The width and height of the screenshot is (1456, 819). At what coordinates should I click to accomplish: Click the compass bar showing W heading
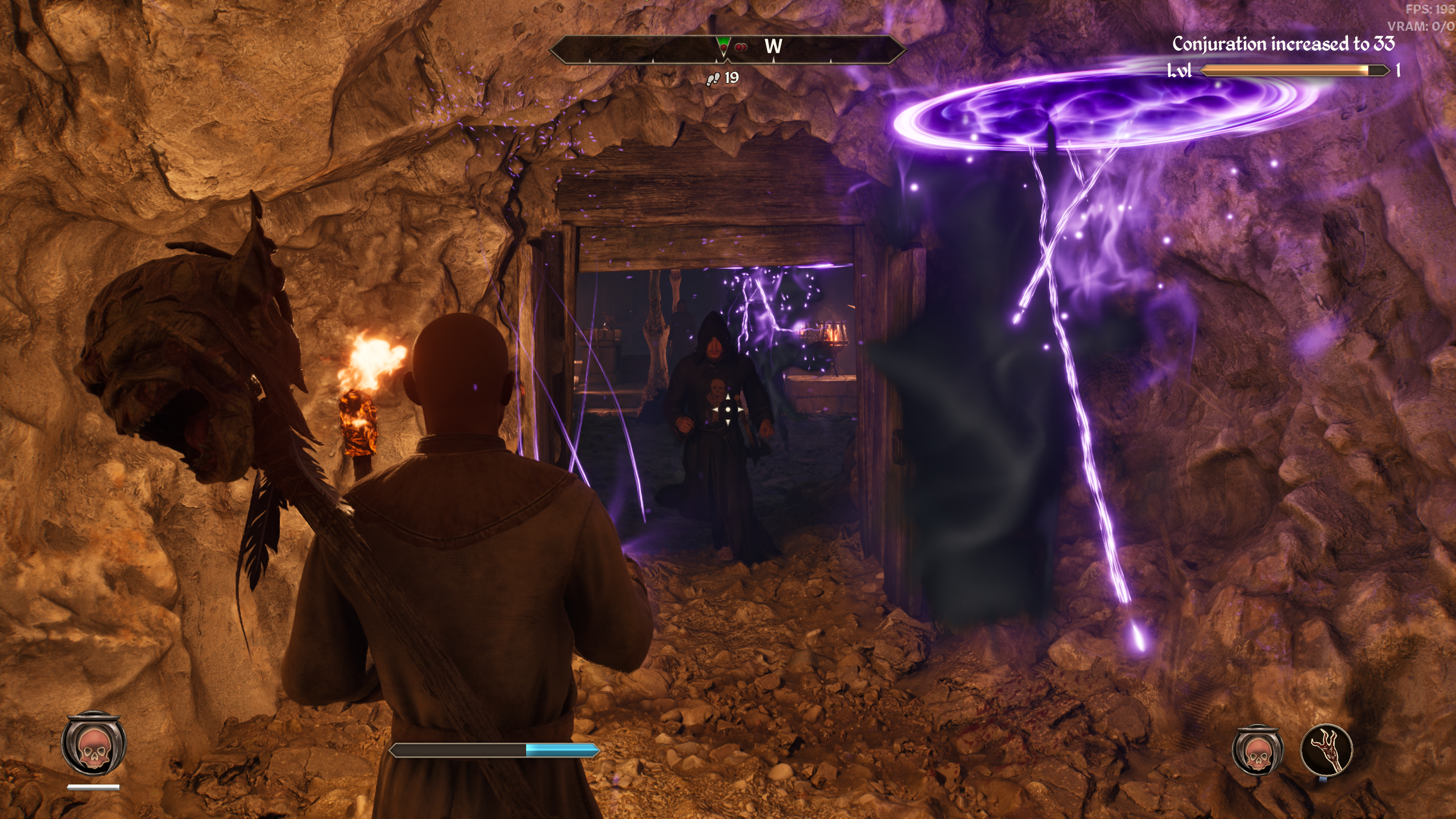[x=727, y=49]
